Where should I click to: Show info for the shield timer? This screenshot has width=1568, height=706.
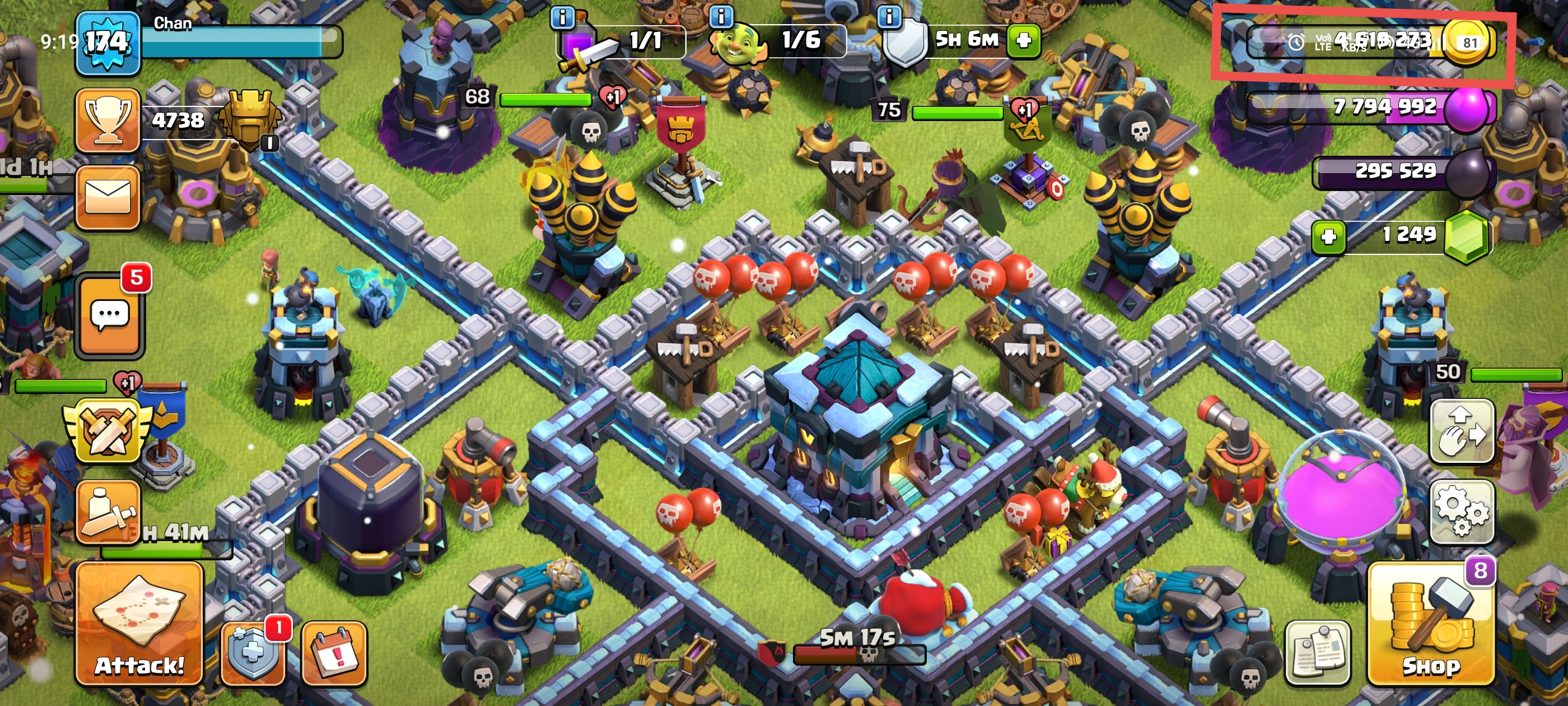[x=889, y=16]
